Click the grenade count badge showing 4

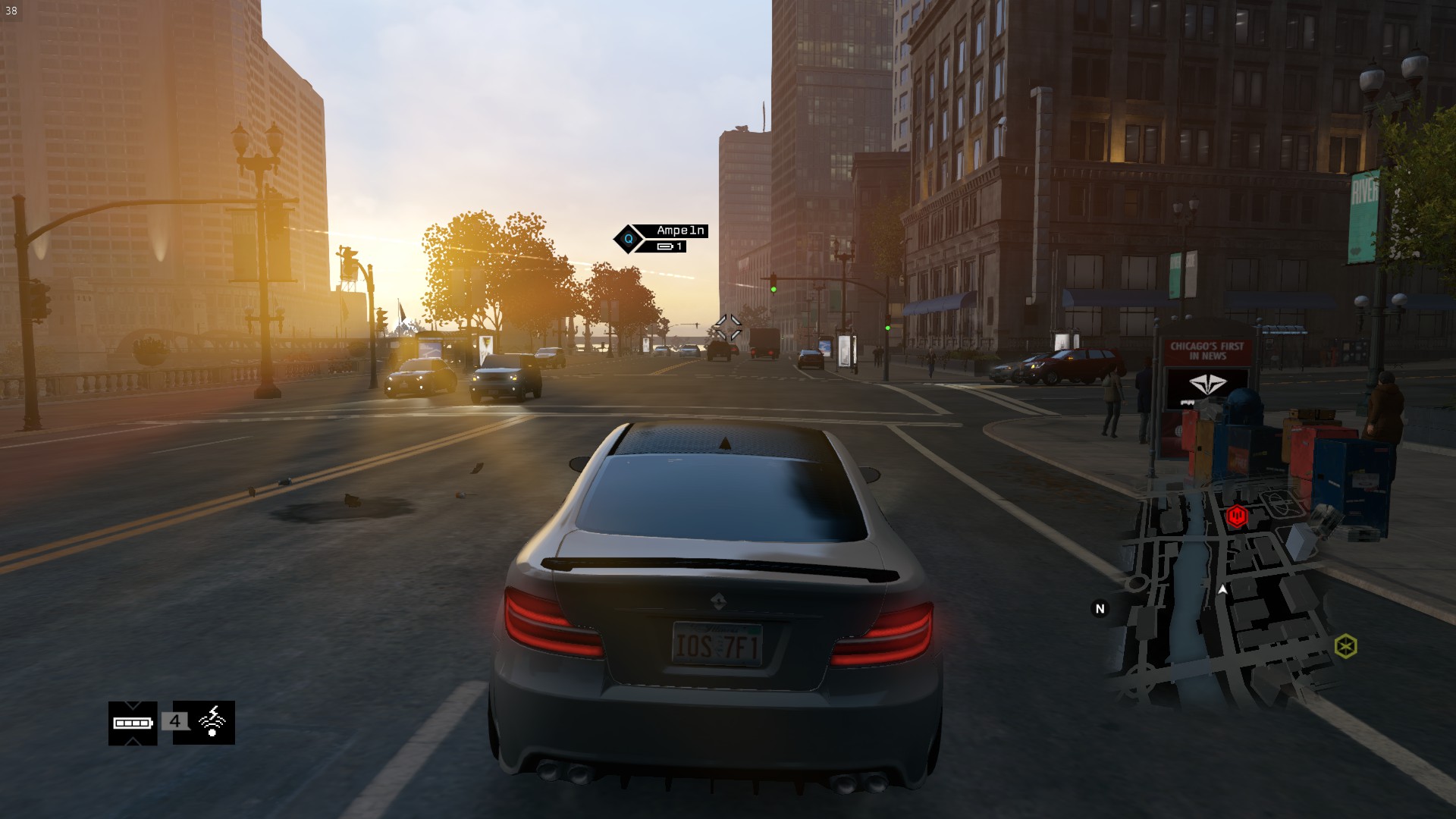174,721
